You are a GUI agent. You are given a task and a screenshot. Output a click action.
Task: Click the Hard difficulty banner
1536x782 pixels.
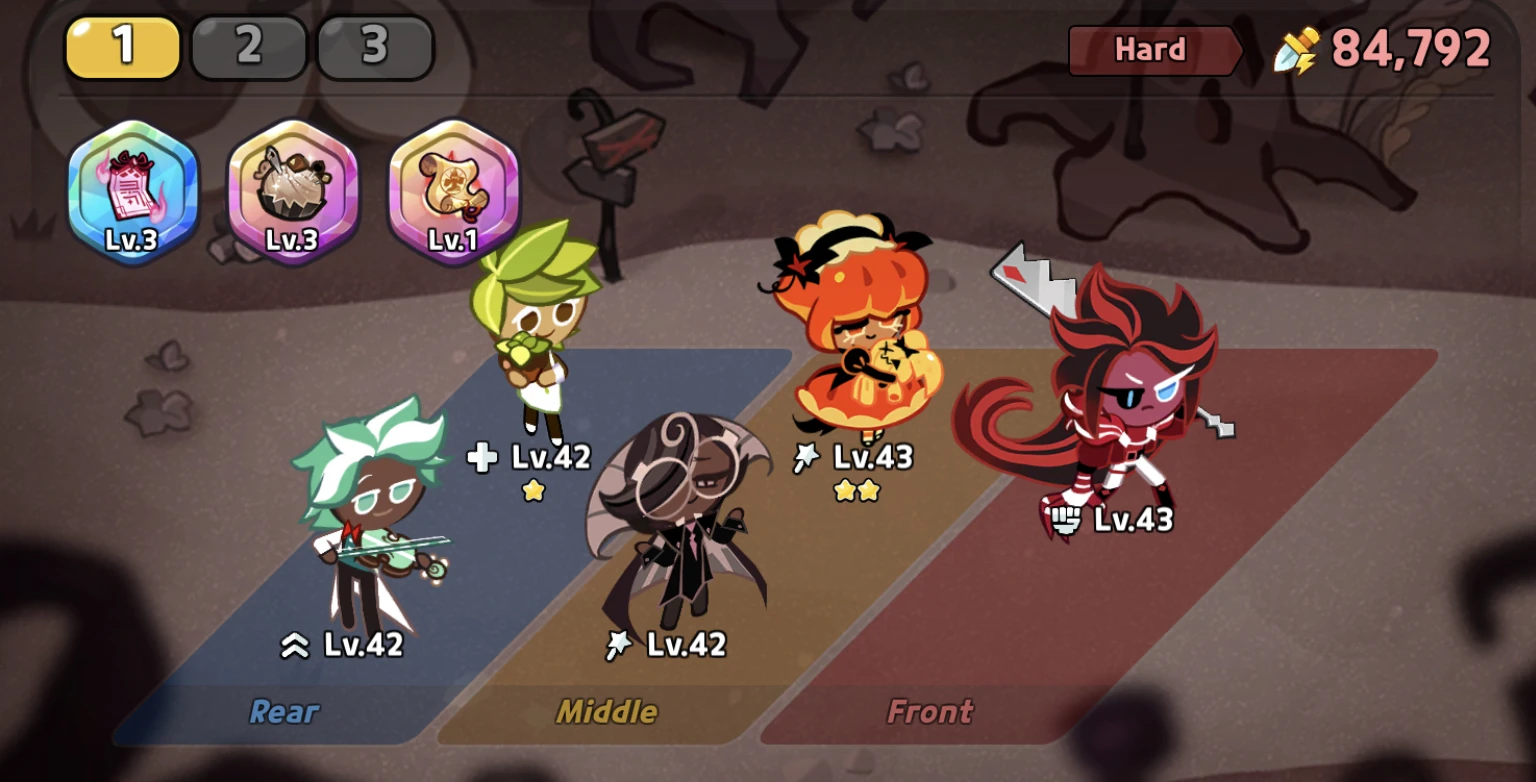point(1152,49)
